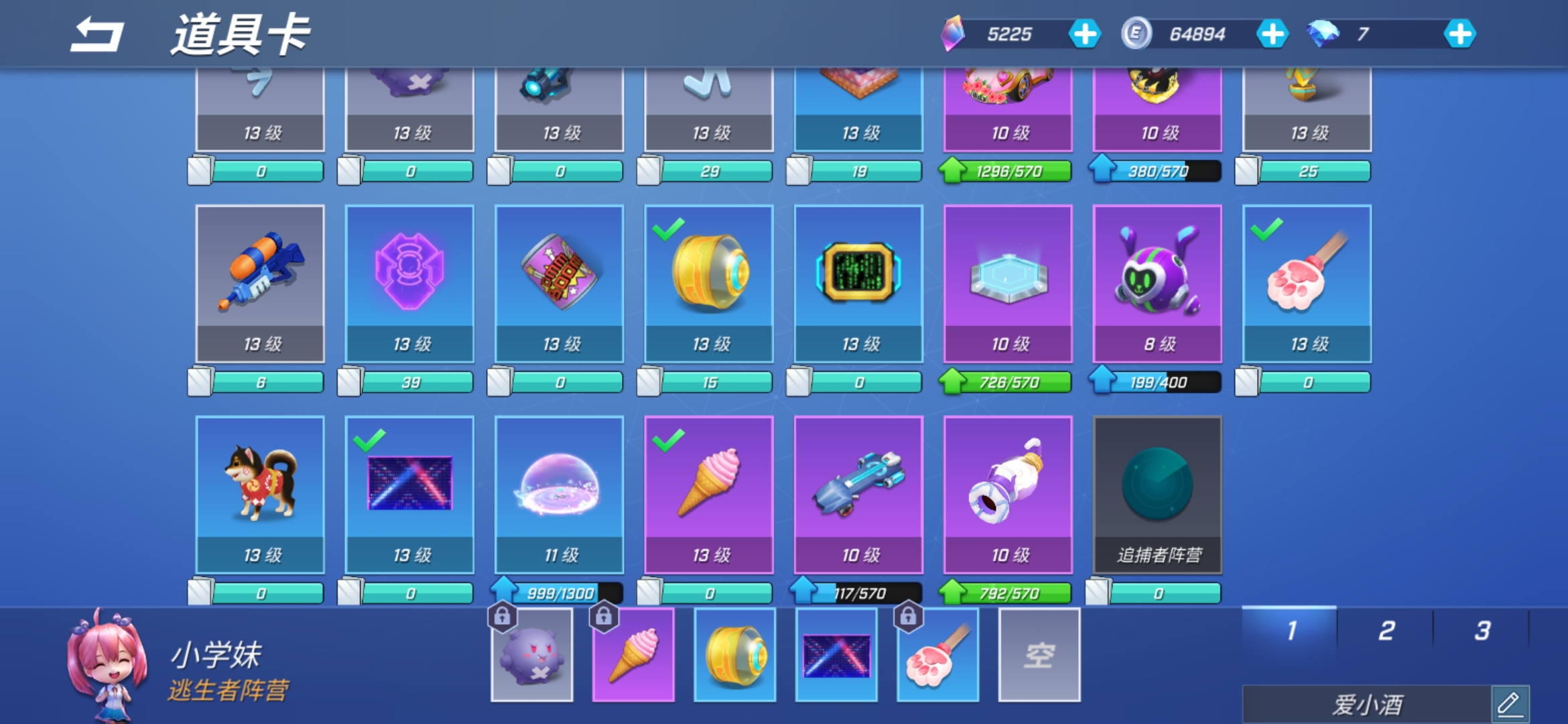Viewport: 1568px width, 724px height.
Task: Add more E coins
Action: 1272,34
